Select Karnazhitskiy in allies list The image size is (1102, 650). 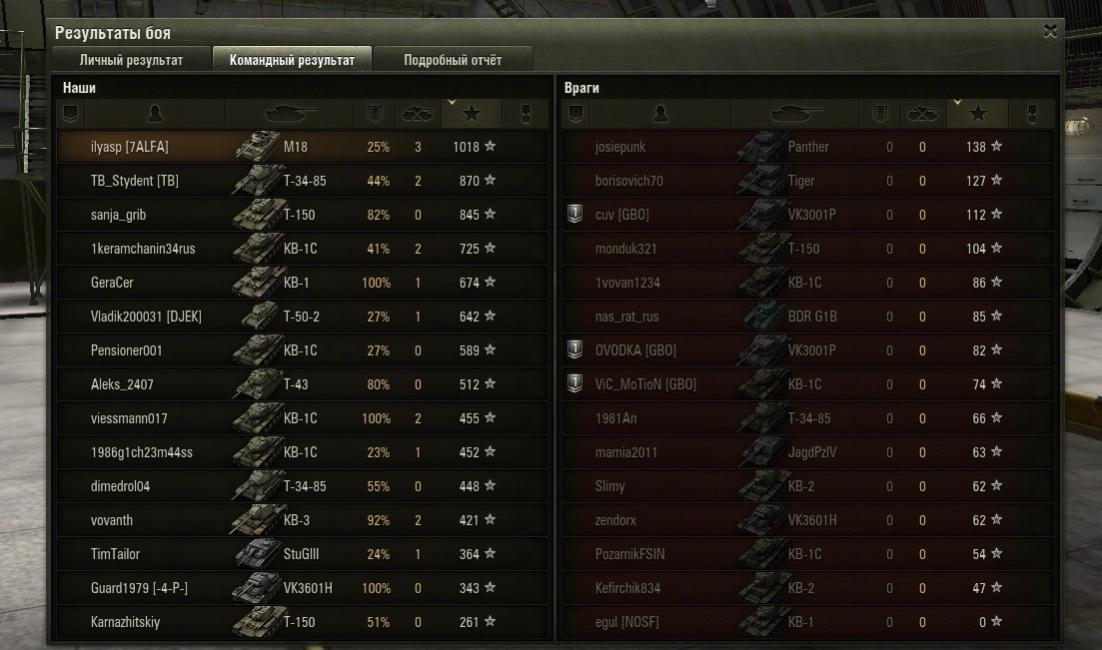(x=302, y=622)
